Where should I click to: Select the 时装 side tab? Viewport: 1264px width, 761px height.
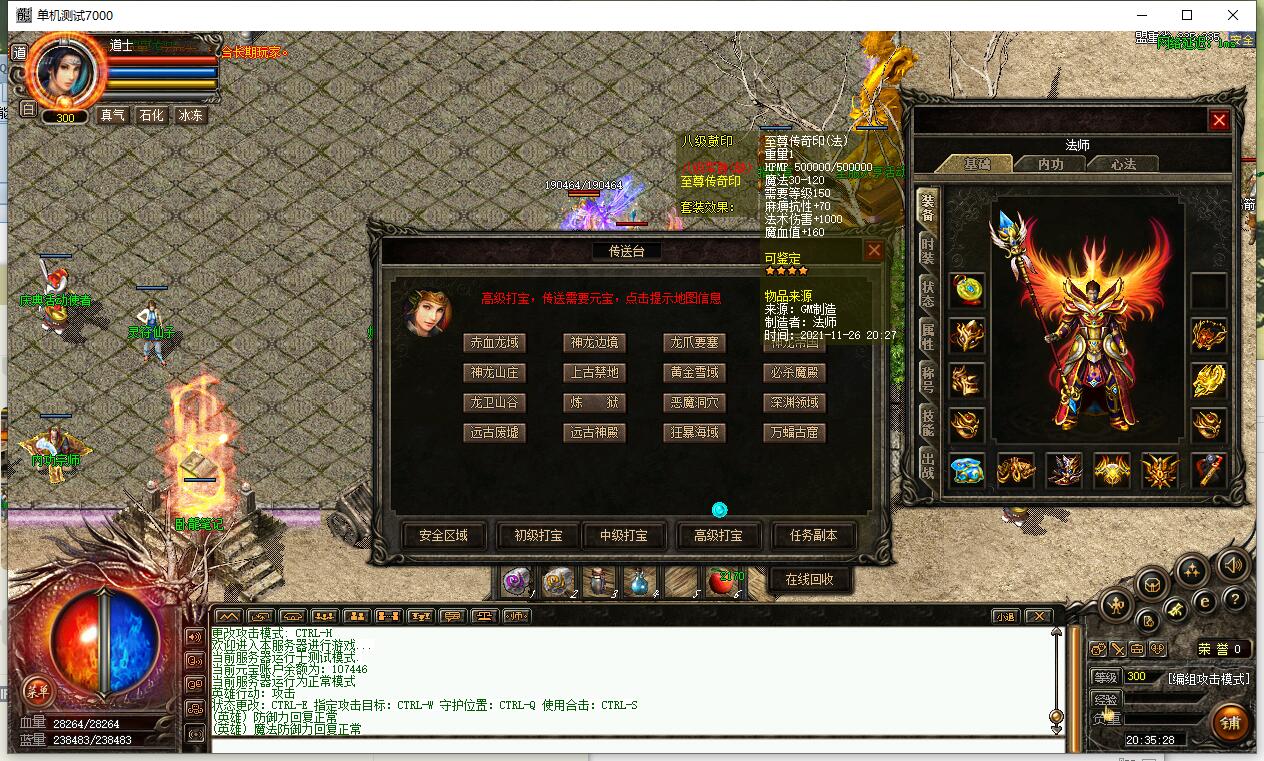click(x=927, y=251)
